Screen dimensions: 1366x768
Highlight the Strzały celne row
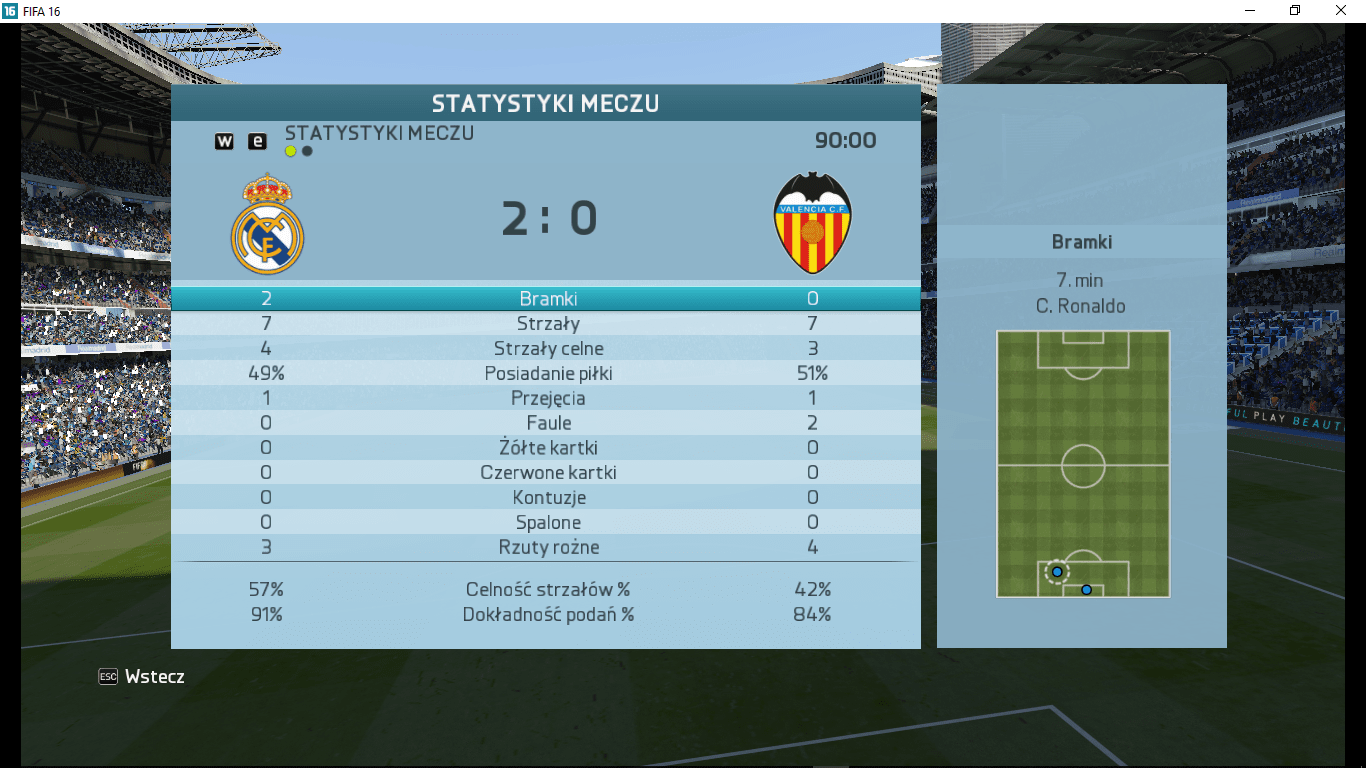pyautogui.click(x=547, y=349)
